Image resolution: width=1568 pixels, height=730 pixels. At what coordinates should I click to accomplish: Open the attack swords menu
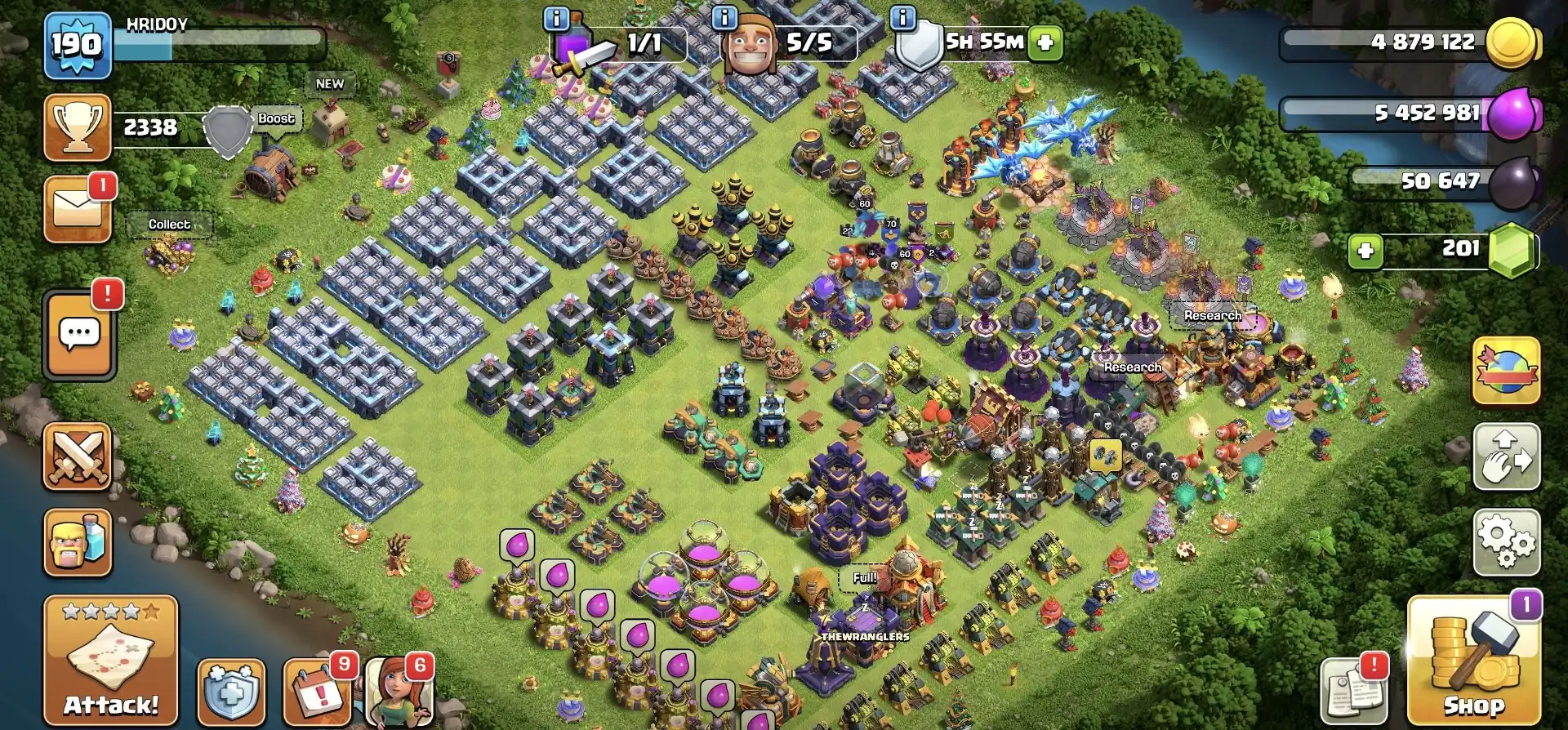coord(76,459)
